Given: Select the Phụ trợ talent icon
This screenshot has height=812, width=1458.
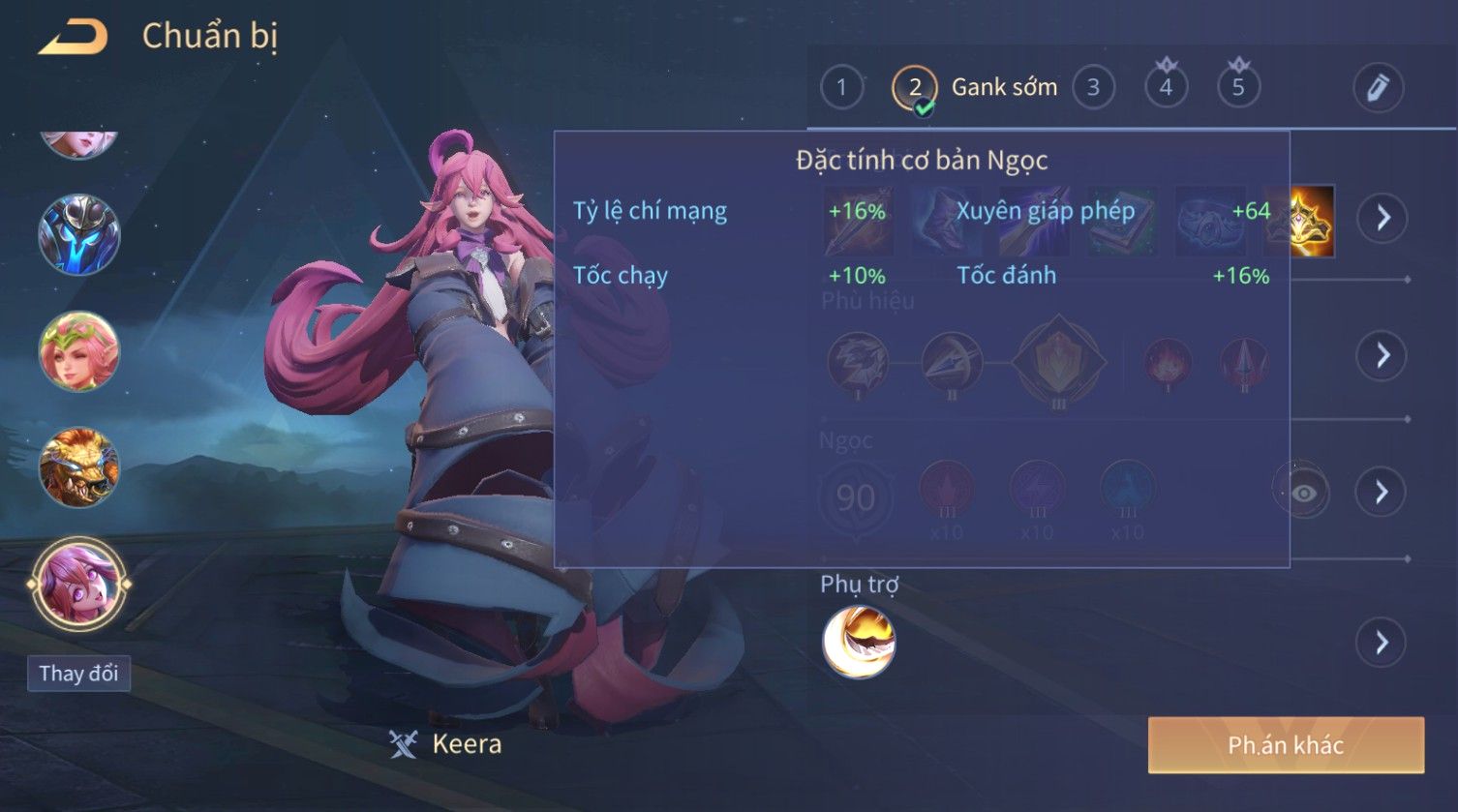Looking at the screenshot, I should point(859,642).
